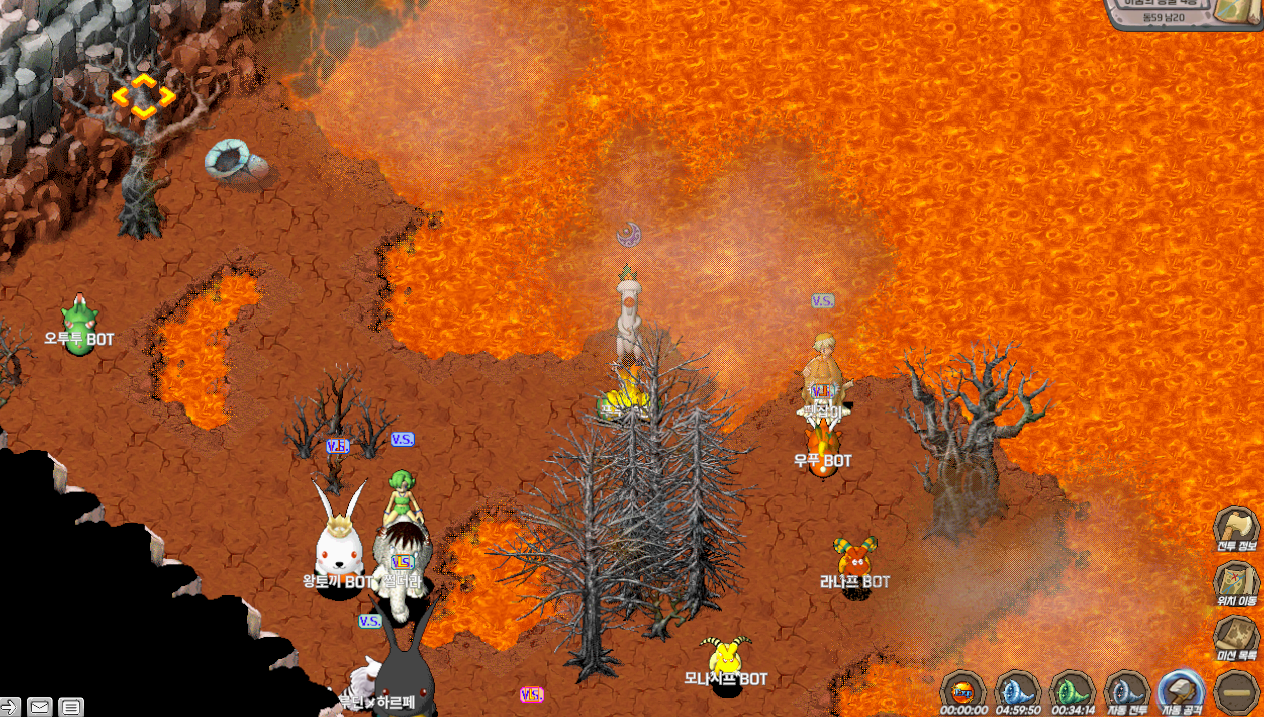Click the Exp boost orb icon
The image size is (1264, 717).
coord(964,691)
